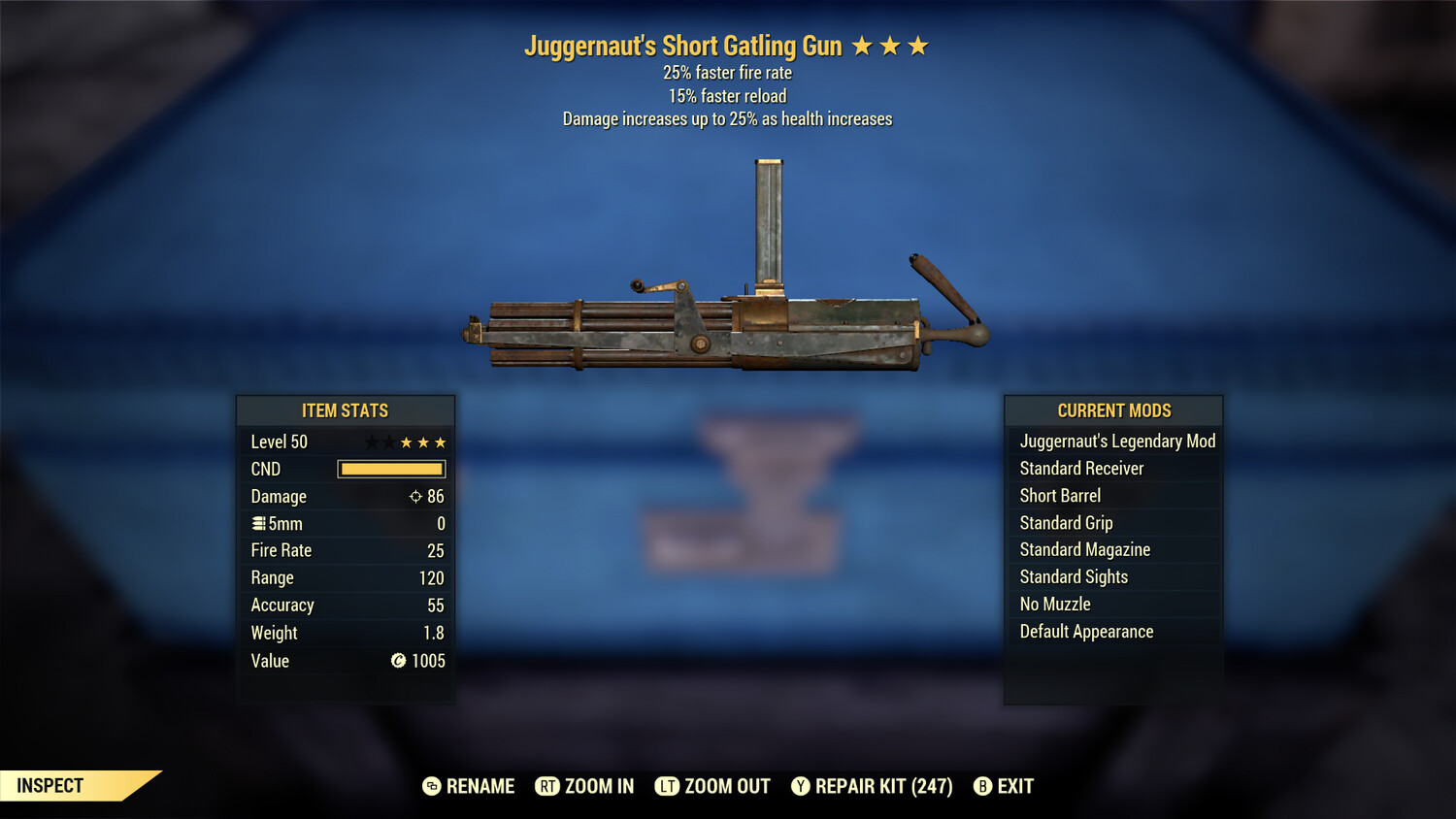This screenshot has width=1456, height=819.
Task: Click the Y button icon for Repair Kit
Action: coord(800,786)
